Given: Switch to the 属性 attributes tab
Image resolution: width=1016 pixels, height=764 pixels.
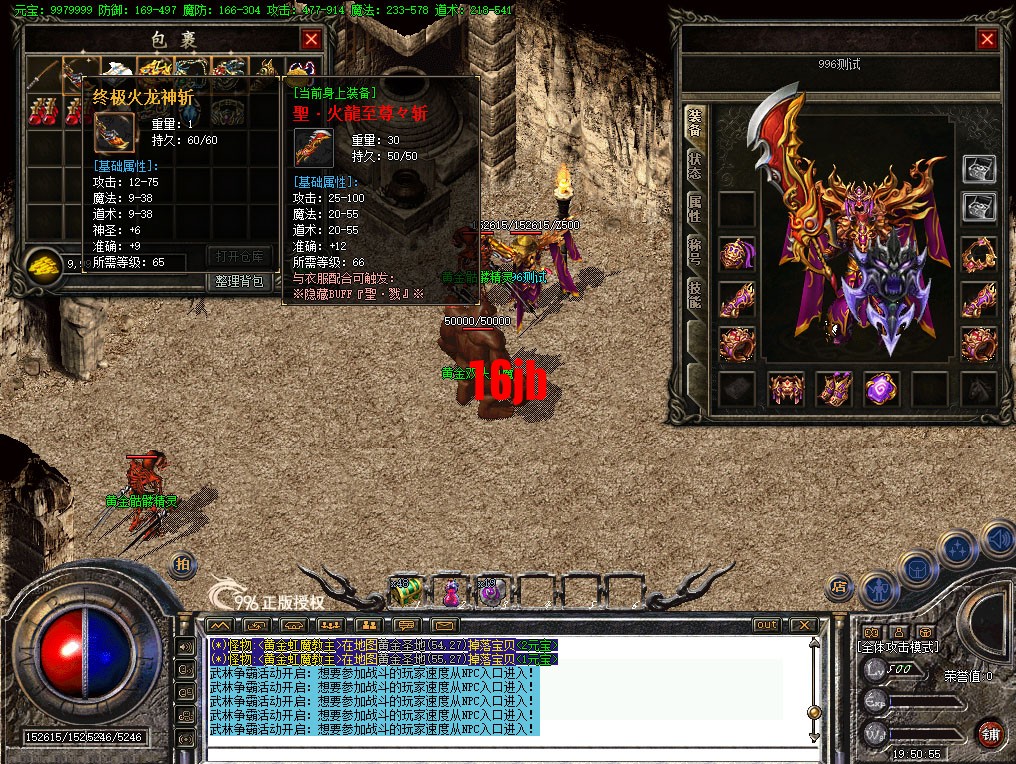Looking at the screenshot, I should [x=694, y=209].
